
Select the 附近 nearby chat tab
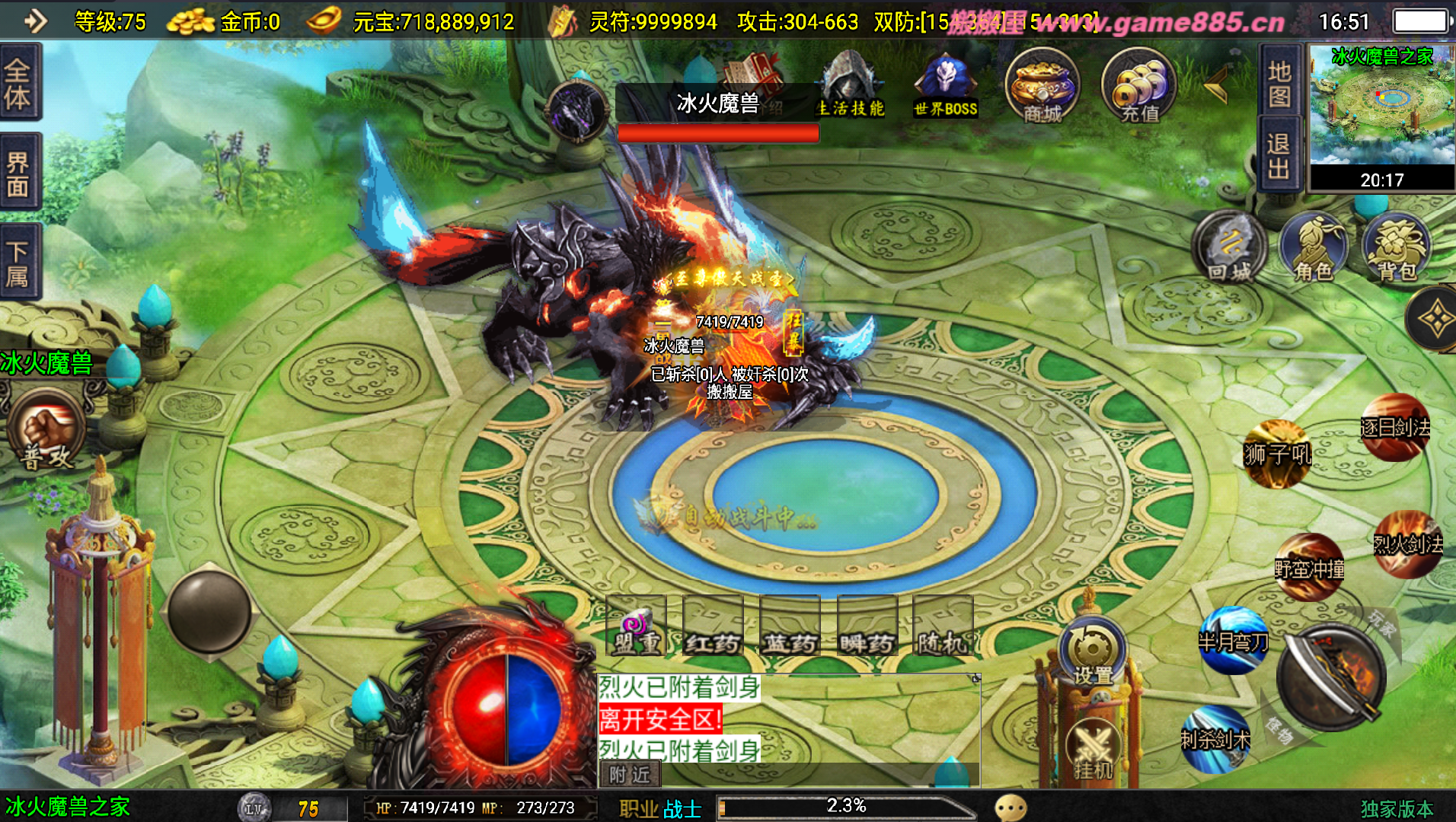[630, 775]
